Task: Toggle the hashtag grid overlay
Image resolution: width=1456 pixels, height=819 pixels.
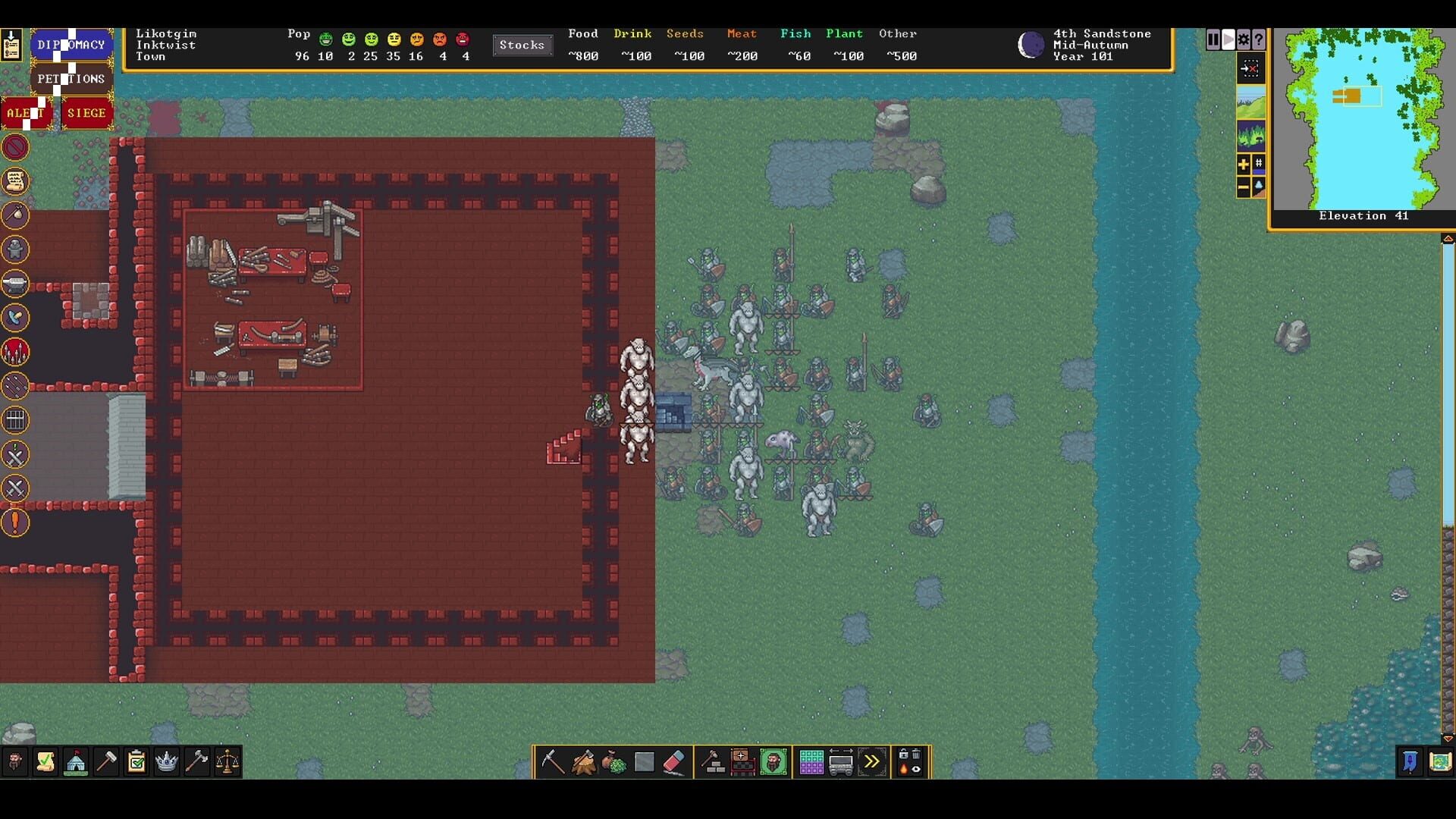Action: pos(1258,163)
